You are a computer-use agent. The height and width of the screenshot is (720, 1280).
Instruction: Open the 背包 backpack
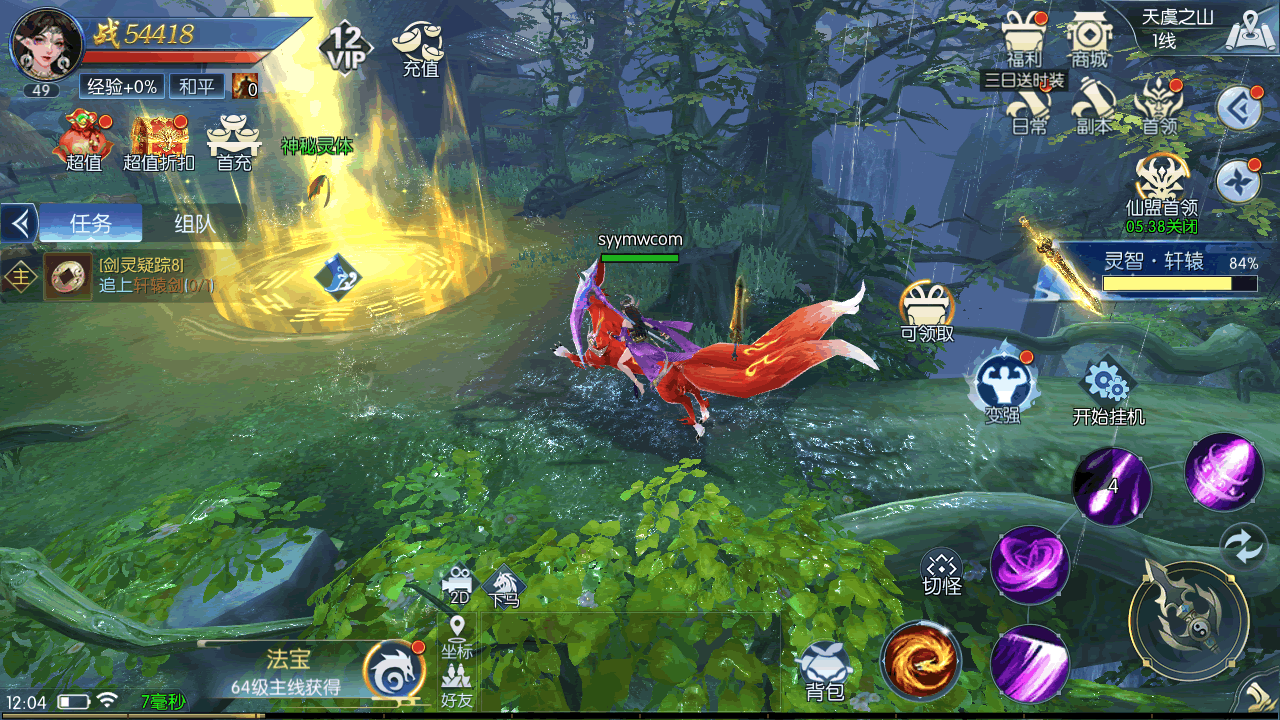pos(824,670)
